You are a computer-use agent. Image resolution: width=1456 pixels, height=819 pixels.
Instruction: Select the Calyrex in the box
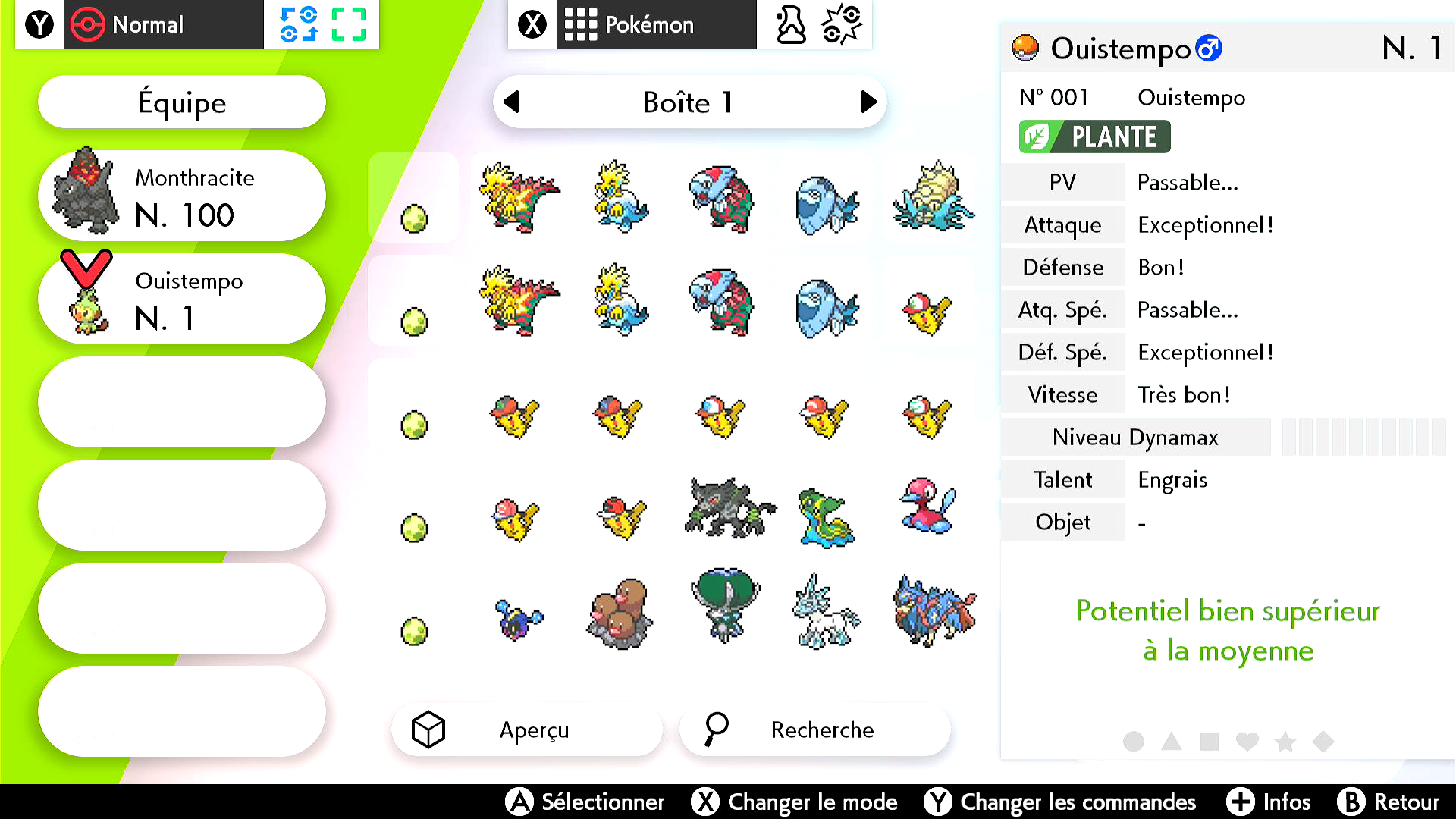click(725, 605)
